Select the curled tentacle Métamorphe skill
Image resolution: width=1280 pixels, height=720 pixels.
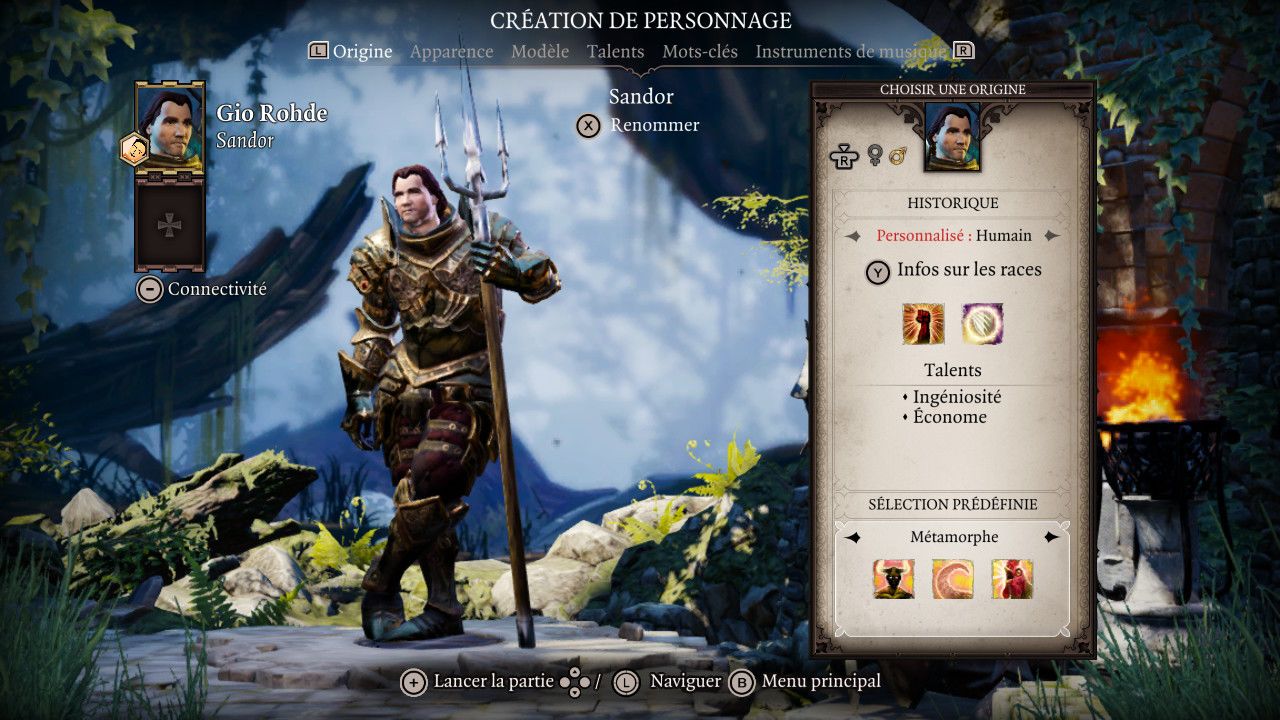point(952,579)
